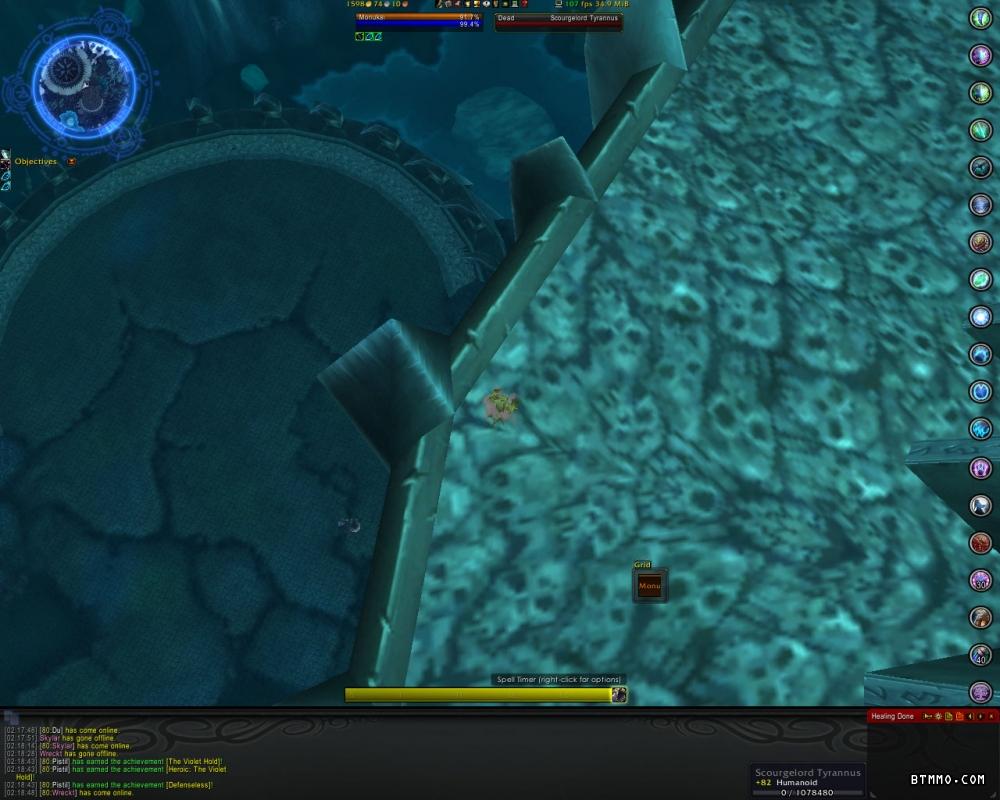Select the Monuka player unit frame
Viewport: 1000px width, 800px height.
point(418,21)
